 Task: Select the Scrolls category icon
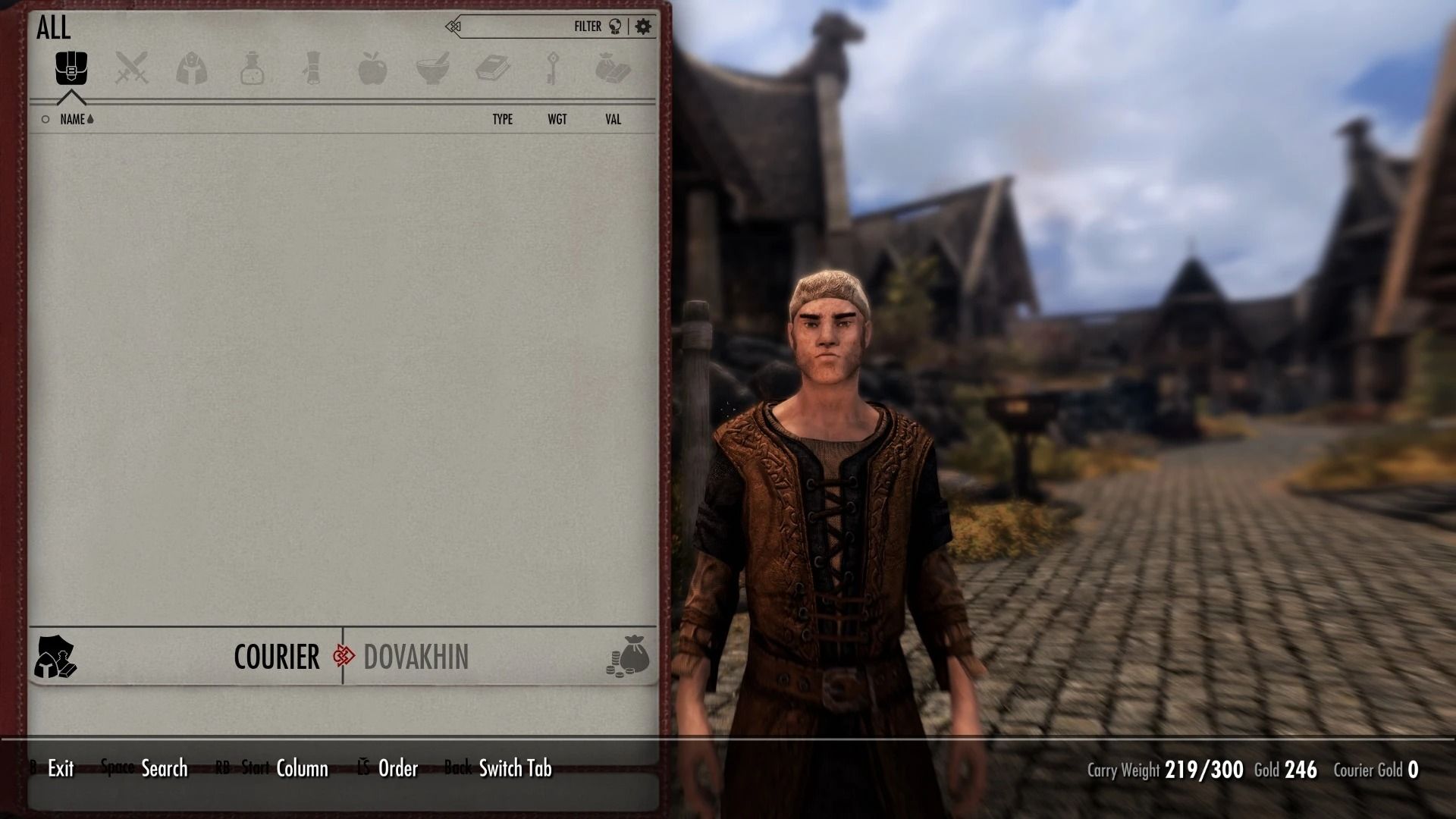pos(311,68)
